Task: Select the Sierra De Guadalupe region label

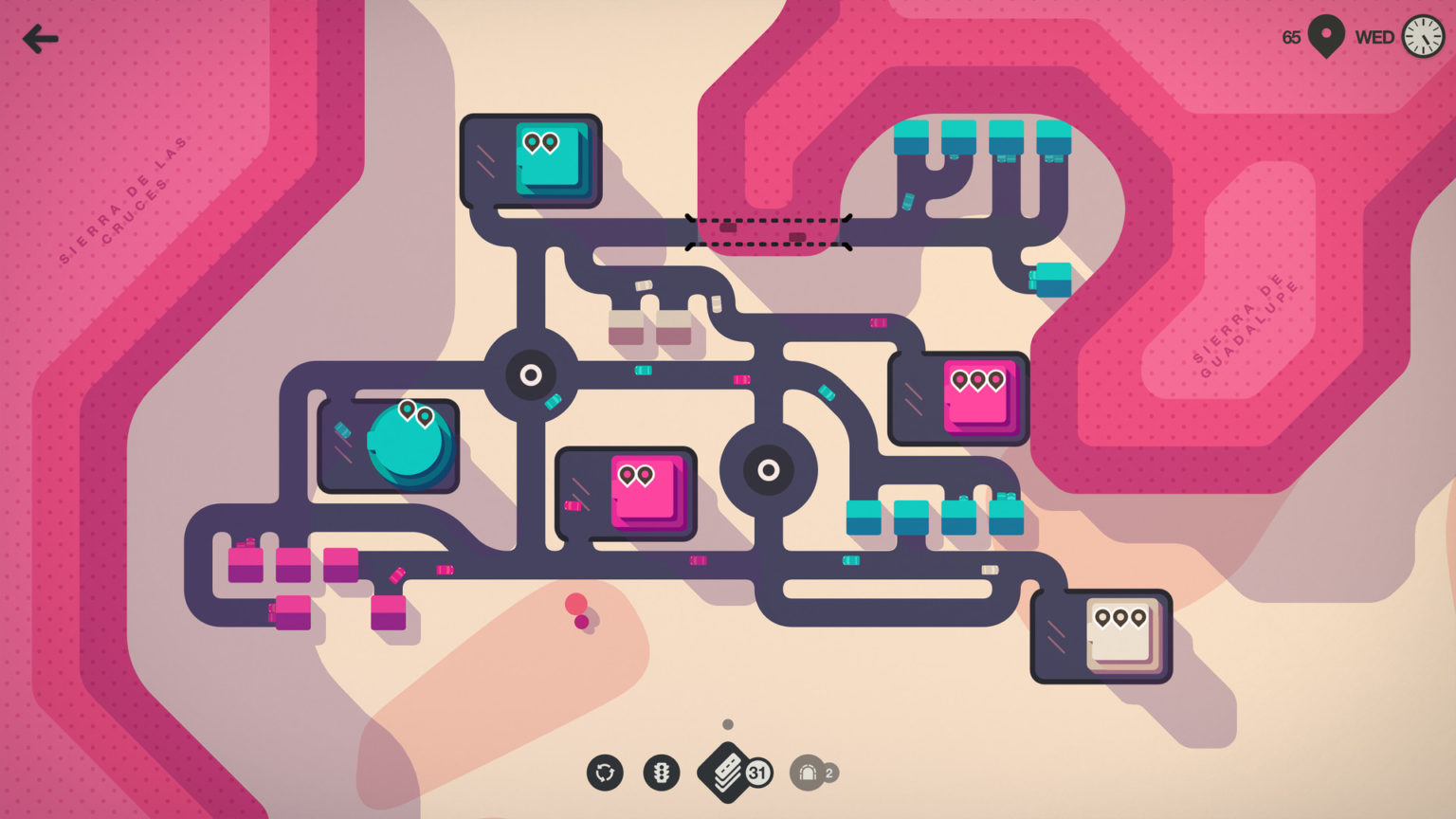Action: 1244,327
